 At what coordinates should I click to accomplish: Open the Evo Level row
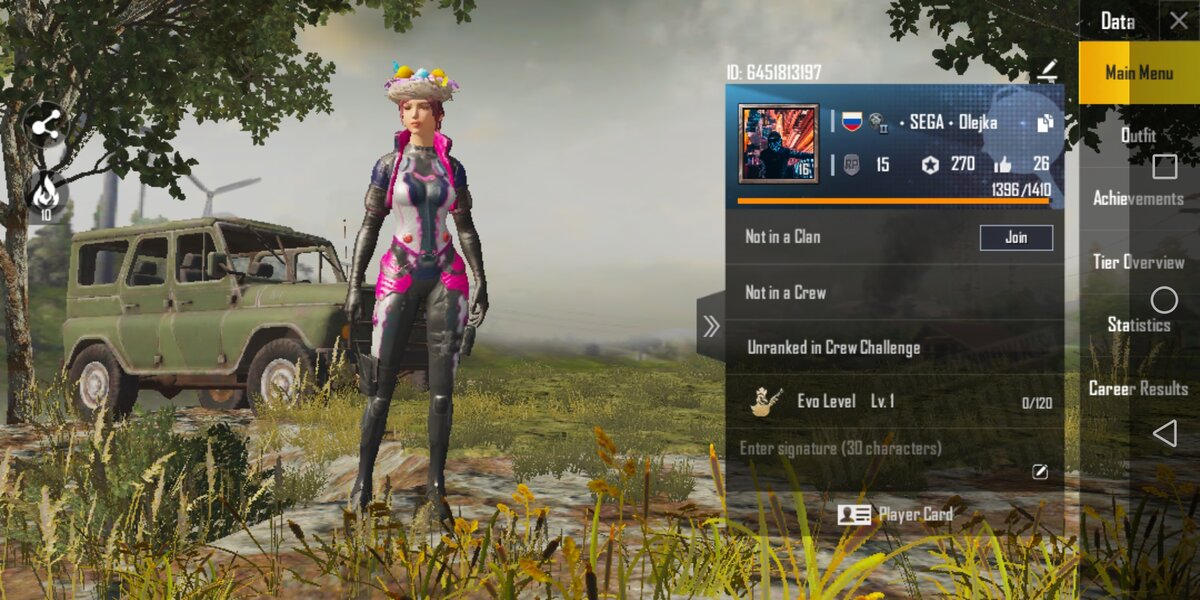[x=895, y=402]
